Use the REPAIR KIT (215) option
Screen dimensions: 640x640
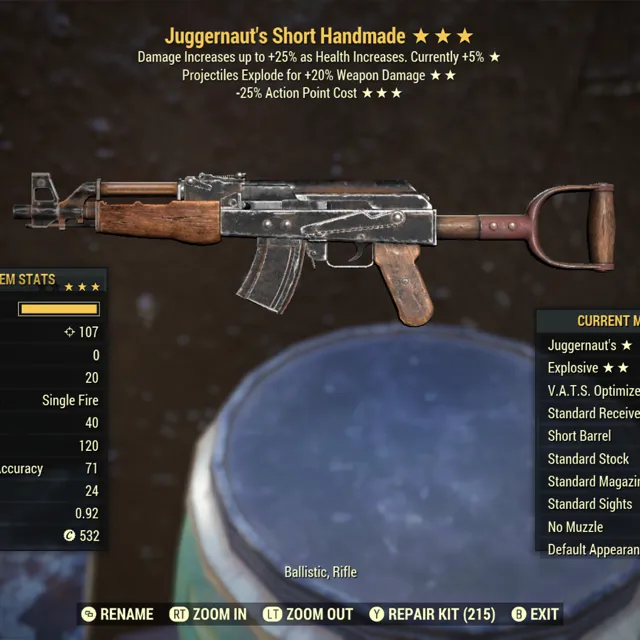coord(438,614)
